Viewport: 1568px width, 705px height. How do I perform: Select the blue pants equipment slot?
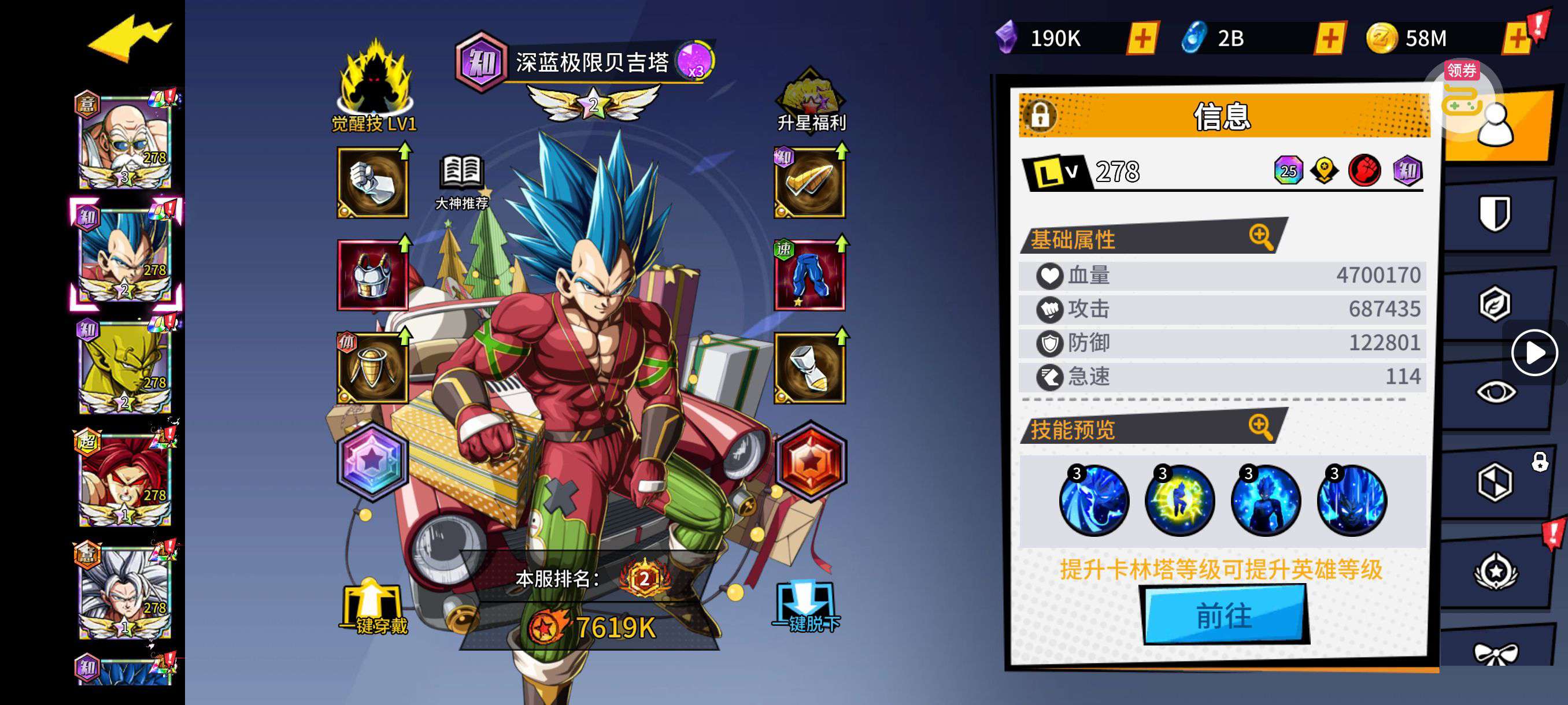809,275
